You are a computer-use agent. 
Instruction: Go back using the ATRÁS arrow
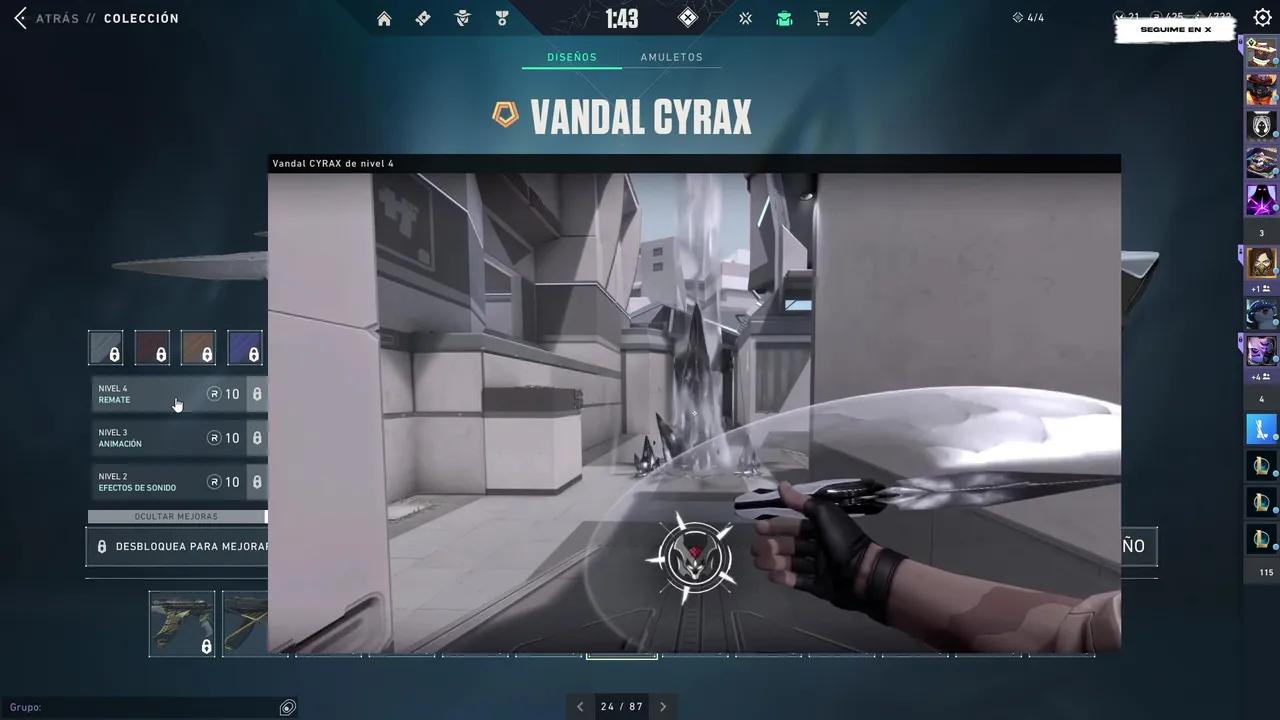click(x=20, y=17)
